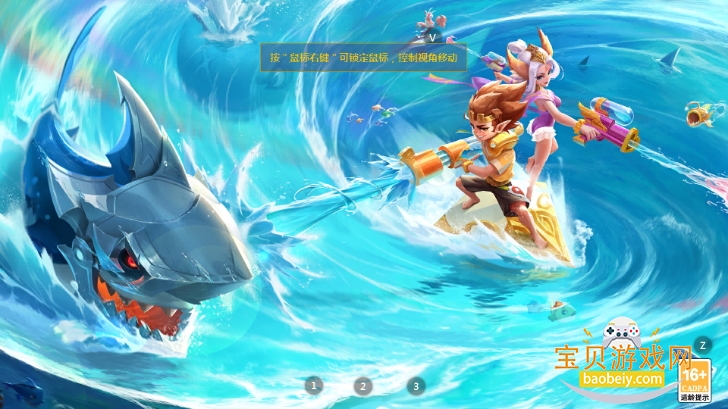Select the round slot numbered 2
728x409 pixels.
363,385
